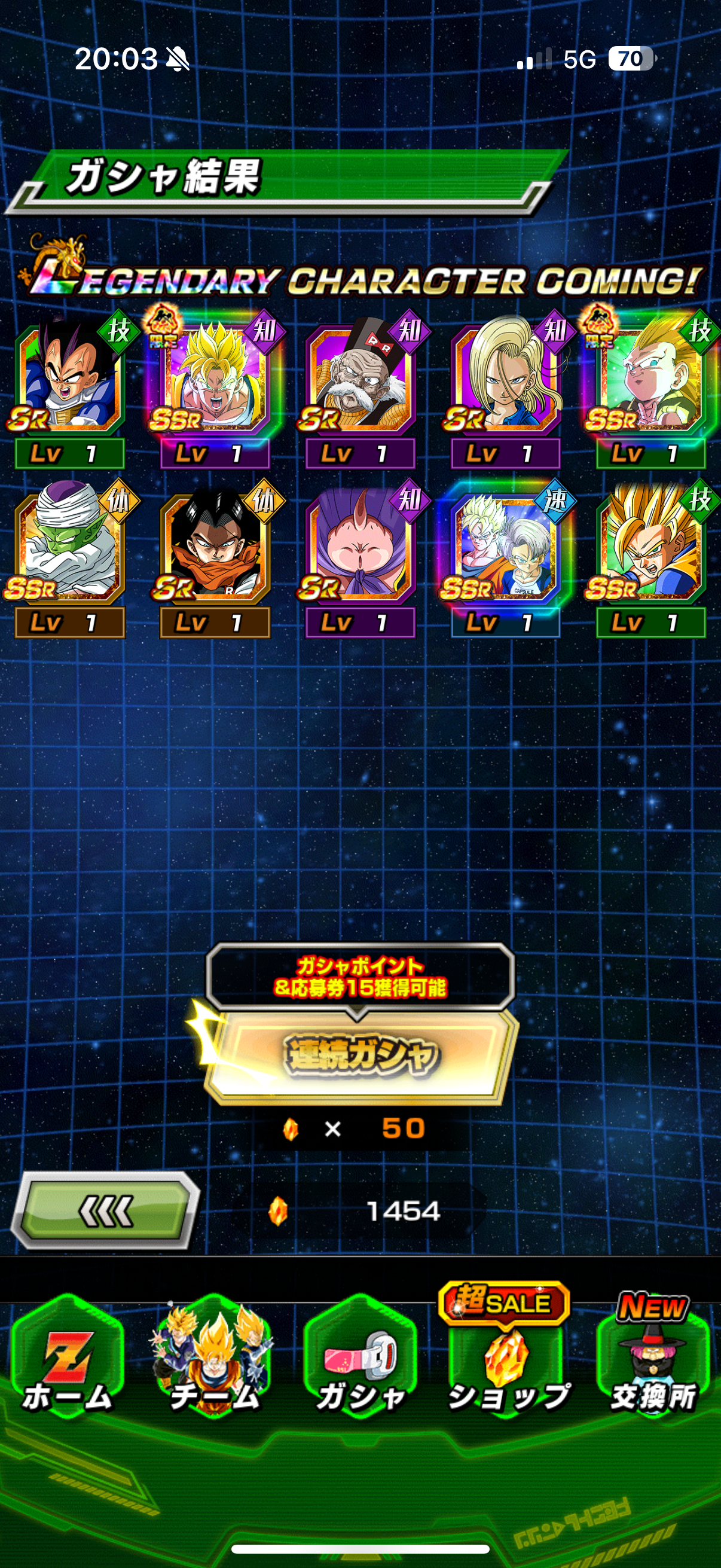Image resolution: width=721 pixels, height=1568 pixels.
Task: Go back with the green arrow button
Action: [105, 1211]
